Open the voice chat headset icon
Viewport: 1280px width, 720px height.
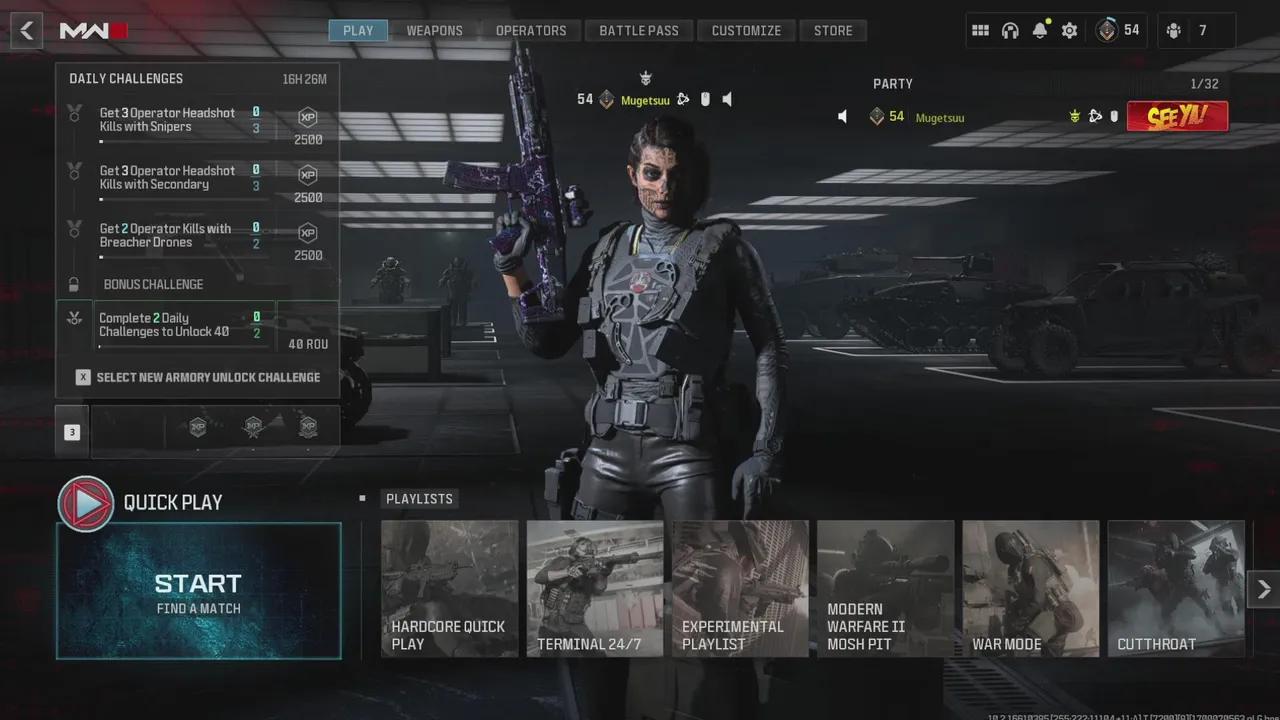(1010, 30)
